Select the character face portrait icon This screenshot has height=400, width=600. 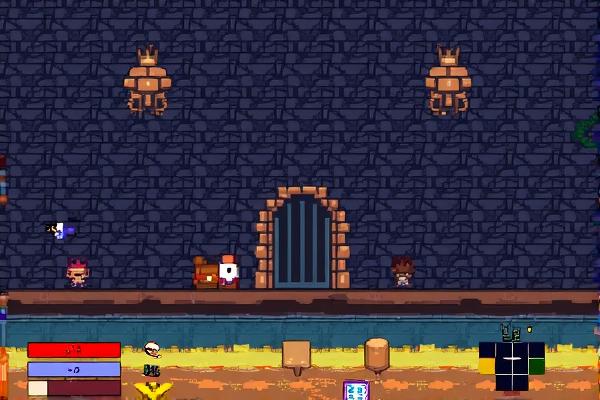(x=152, y=350)
